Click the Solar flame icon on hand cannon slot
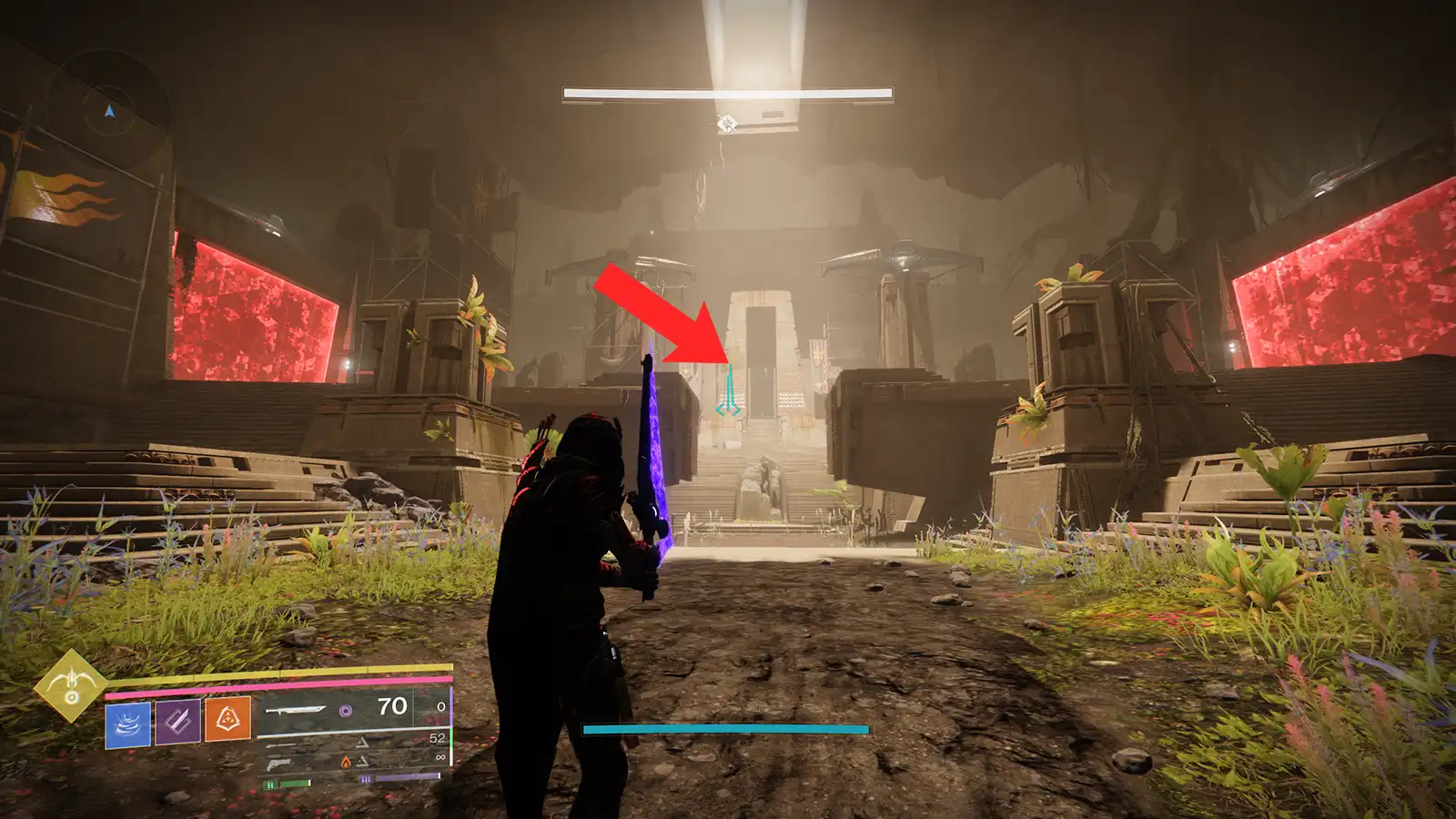Viewport: 1456px width, 819px height. point(346,760)
